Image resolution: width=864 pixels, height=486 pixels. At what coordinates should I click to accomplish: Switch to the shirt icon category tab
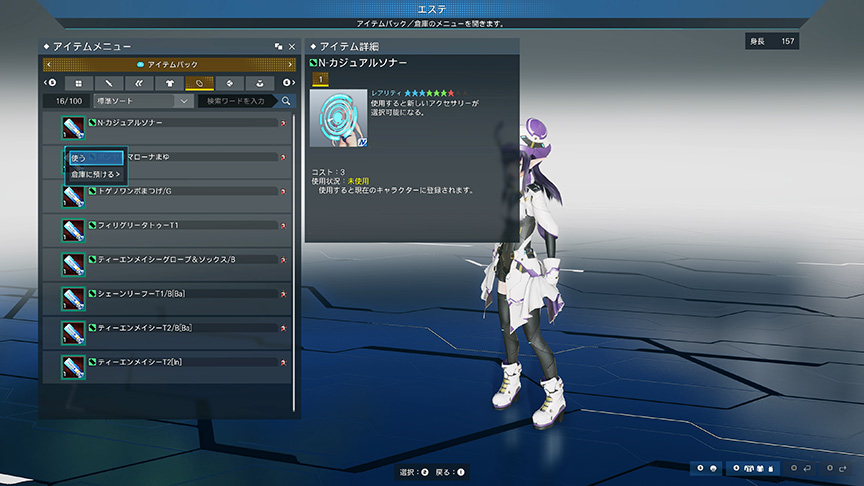coord(169,83)
